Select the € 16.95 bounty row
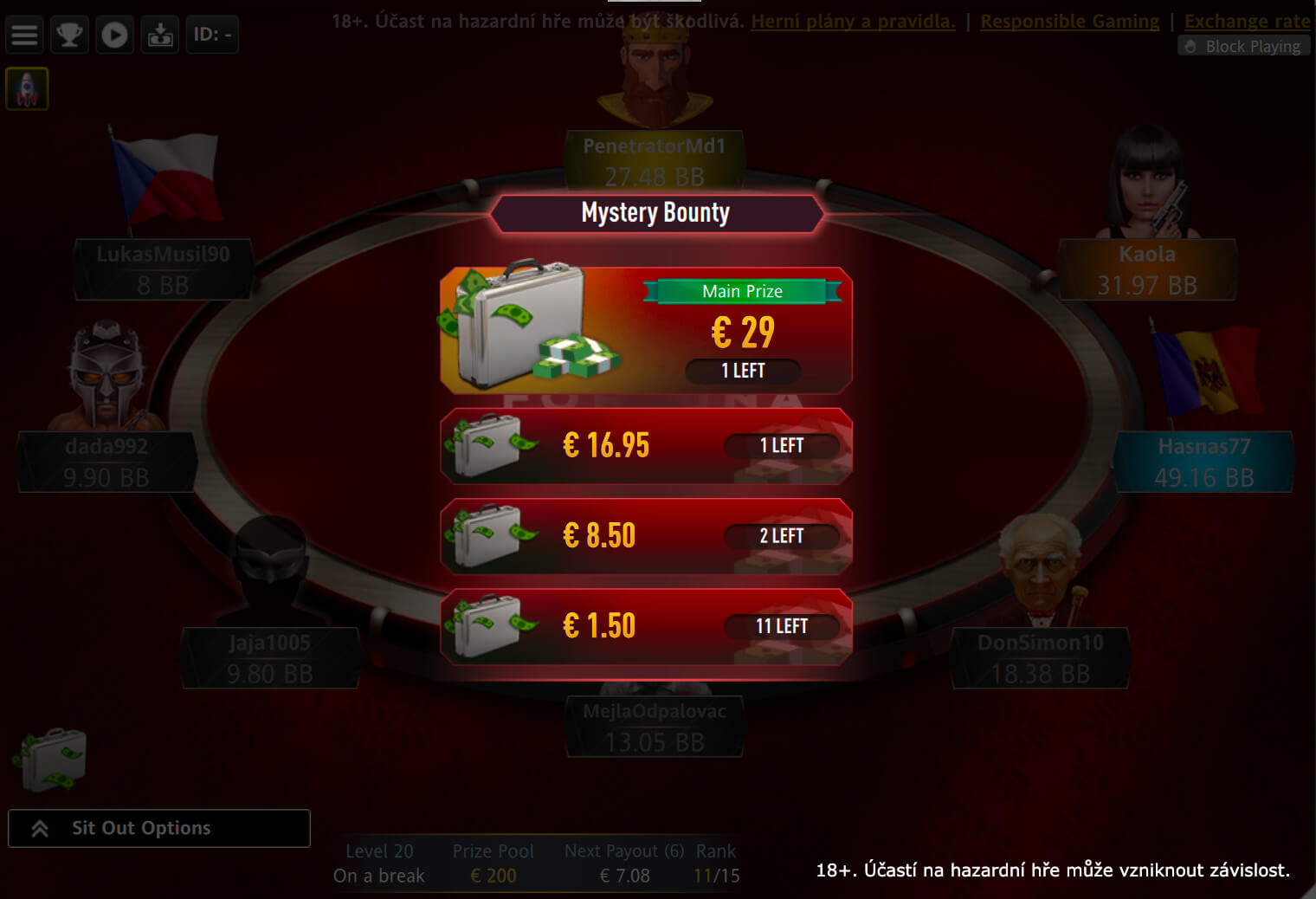 [x=646, y=446]
